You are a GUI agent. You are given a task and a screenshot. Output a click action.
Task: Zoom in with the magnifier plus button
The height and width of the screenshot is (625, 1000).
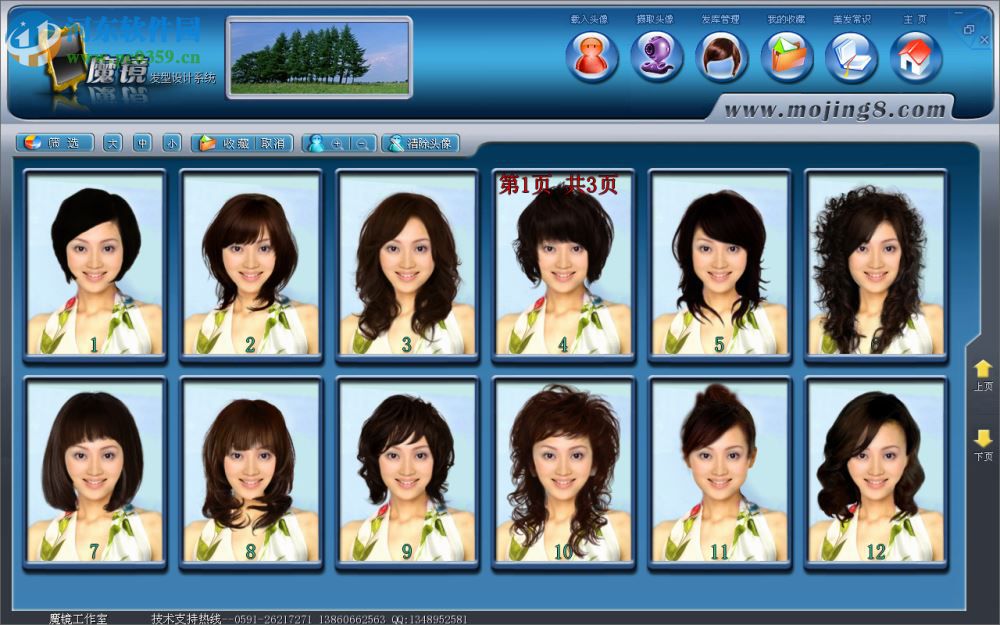[x=339, y=143]
